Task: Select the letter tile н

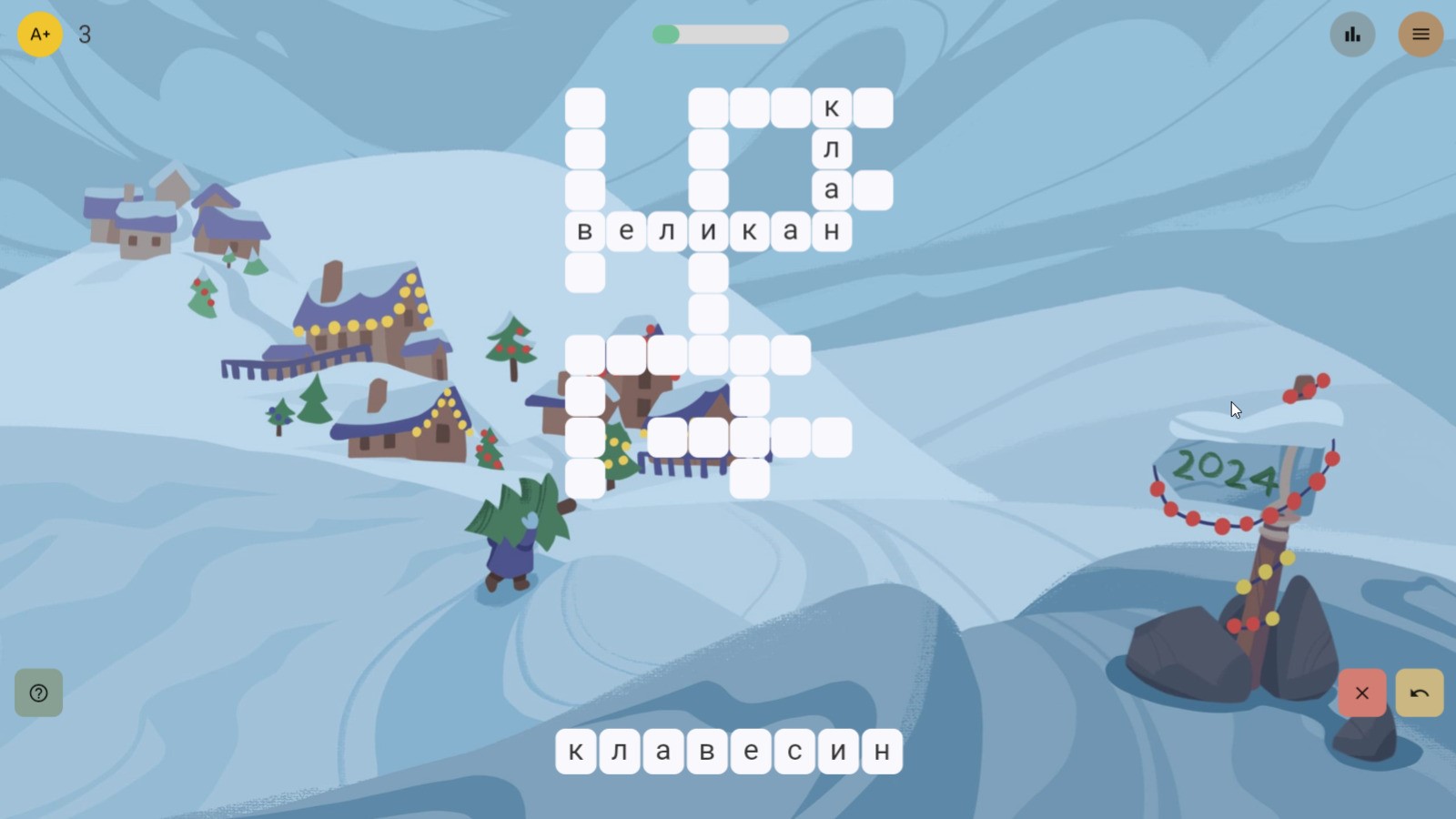Action: (x=882, y=751)
